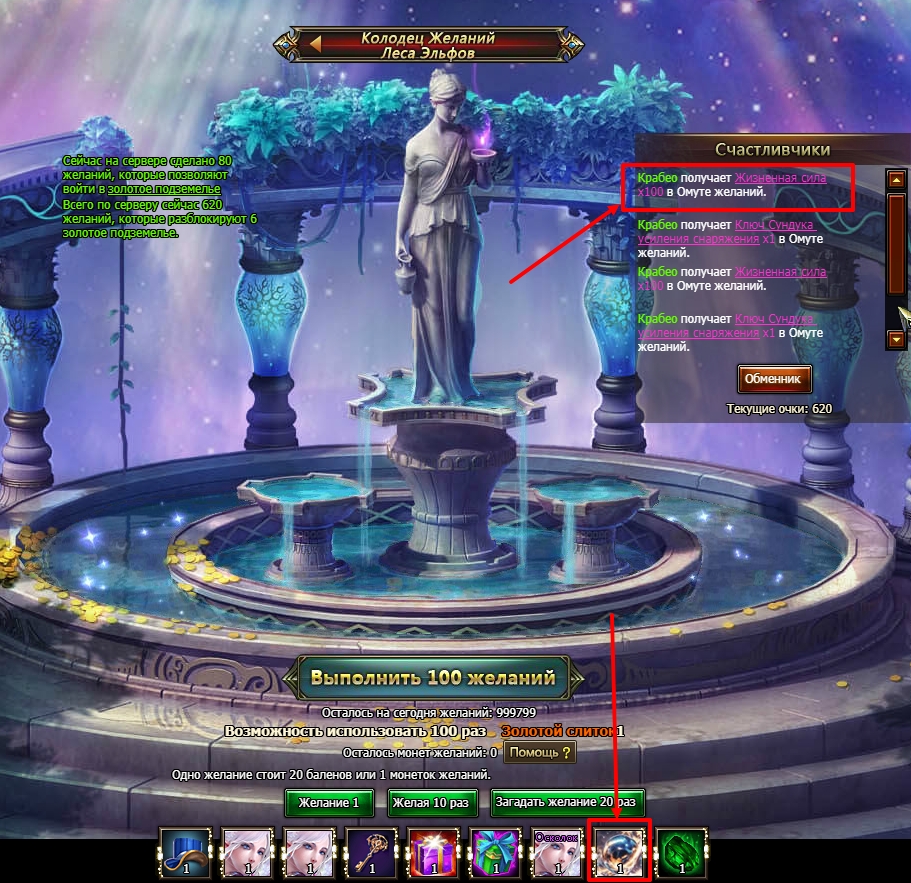
Task: Choose the "Желая 10 раз" button
Action: tap(431, 802)
